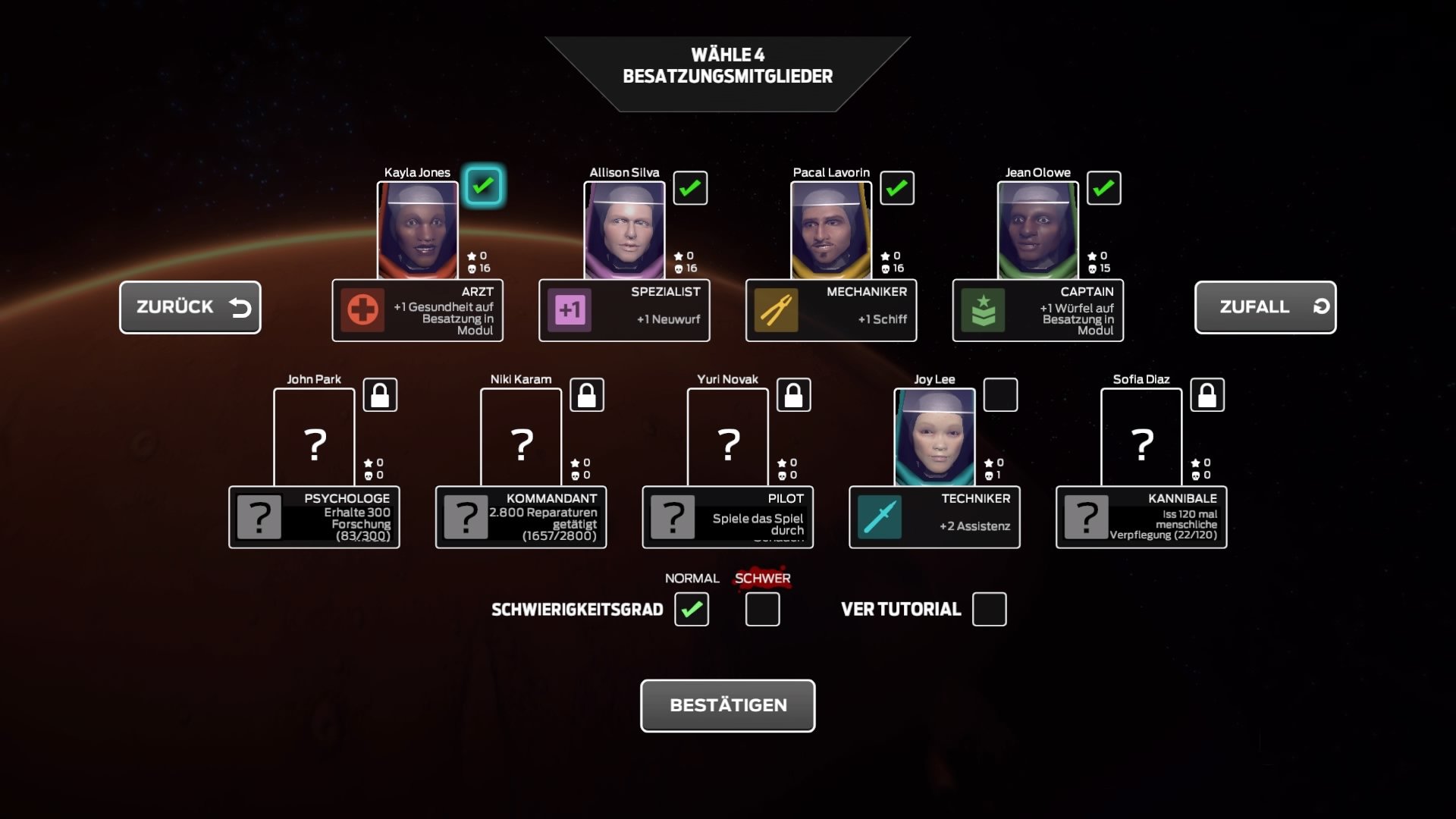Click the Kannibale progress tracker (22/120)
The width and height of the screenshot is (1456, 819).
pyautogui.click(x=1141, y=518)
